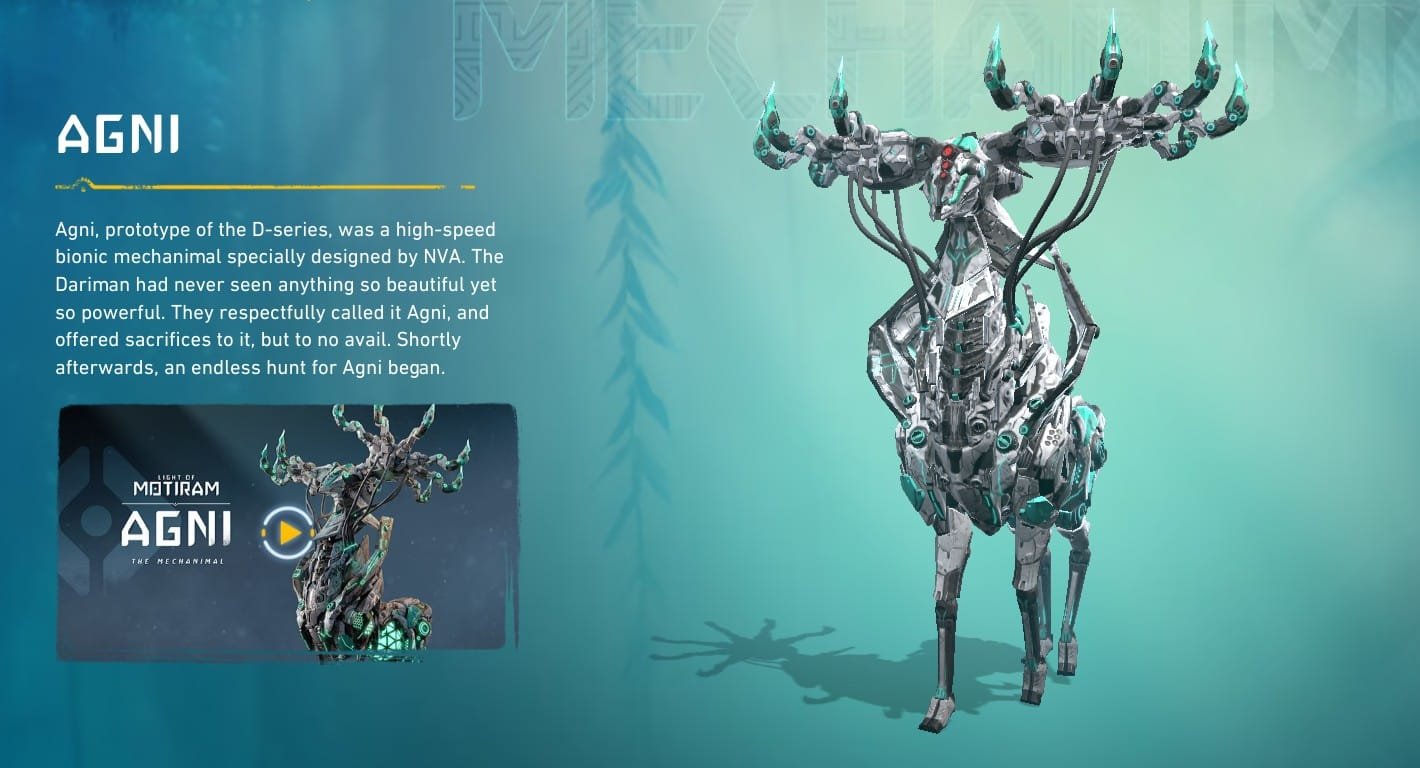This screenshot has height=768, width=1420.
Task: Play the Agni mechanimal video
Action: pyautogui.click(x=288, y=533)
